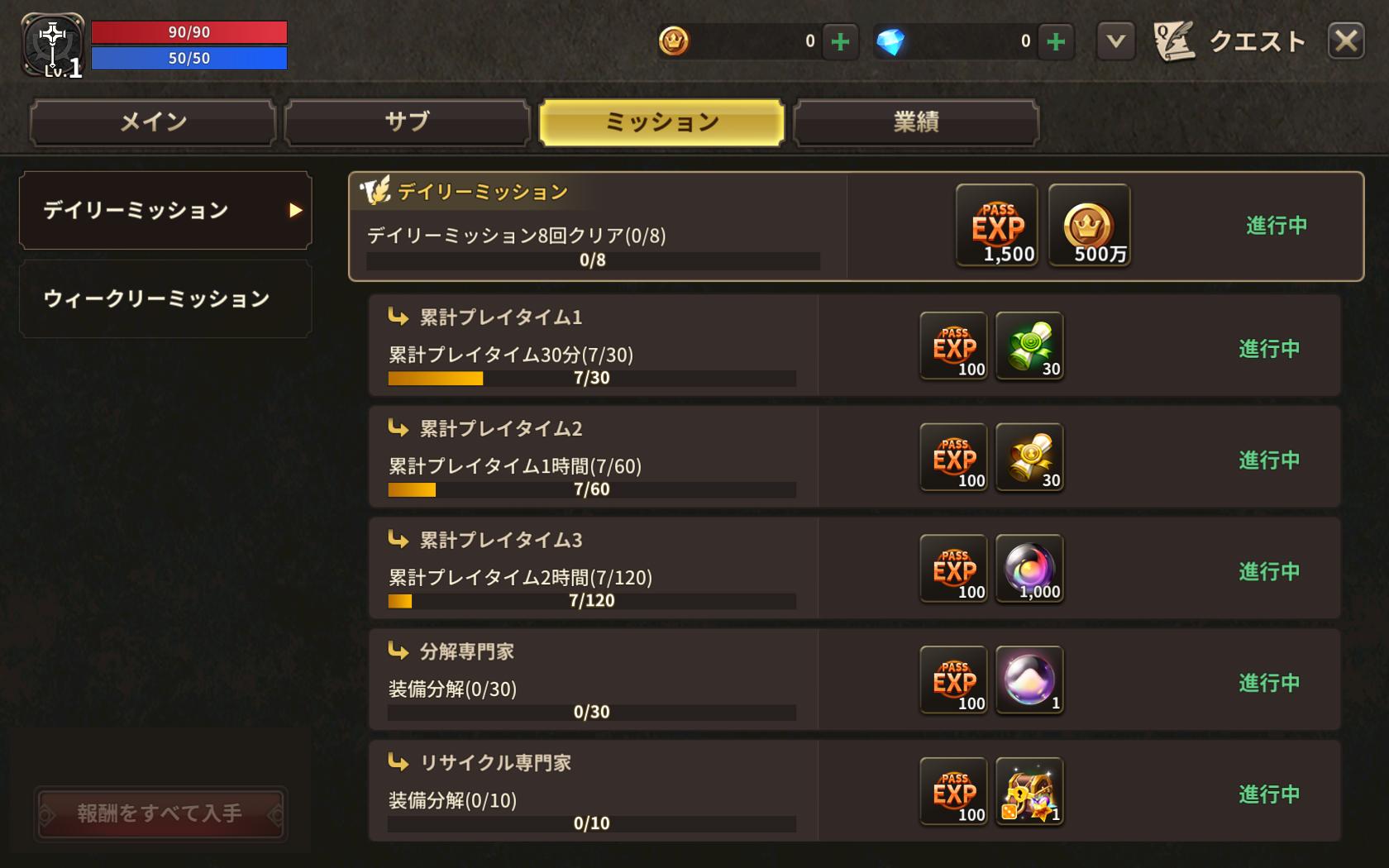Open the サブ quest tab
Image resolution: width=1389 pixels, height=868 pixels.
click(x=407, y=122)
